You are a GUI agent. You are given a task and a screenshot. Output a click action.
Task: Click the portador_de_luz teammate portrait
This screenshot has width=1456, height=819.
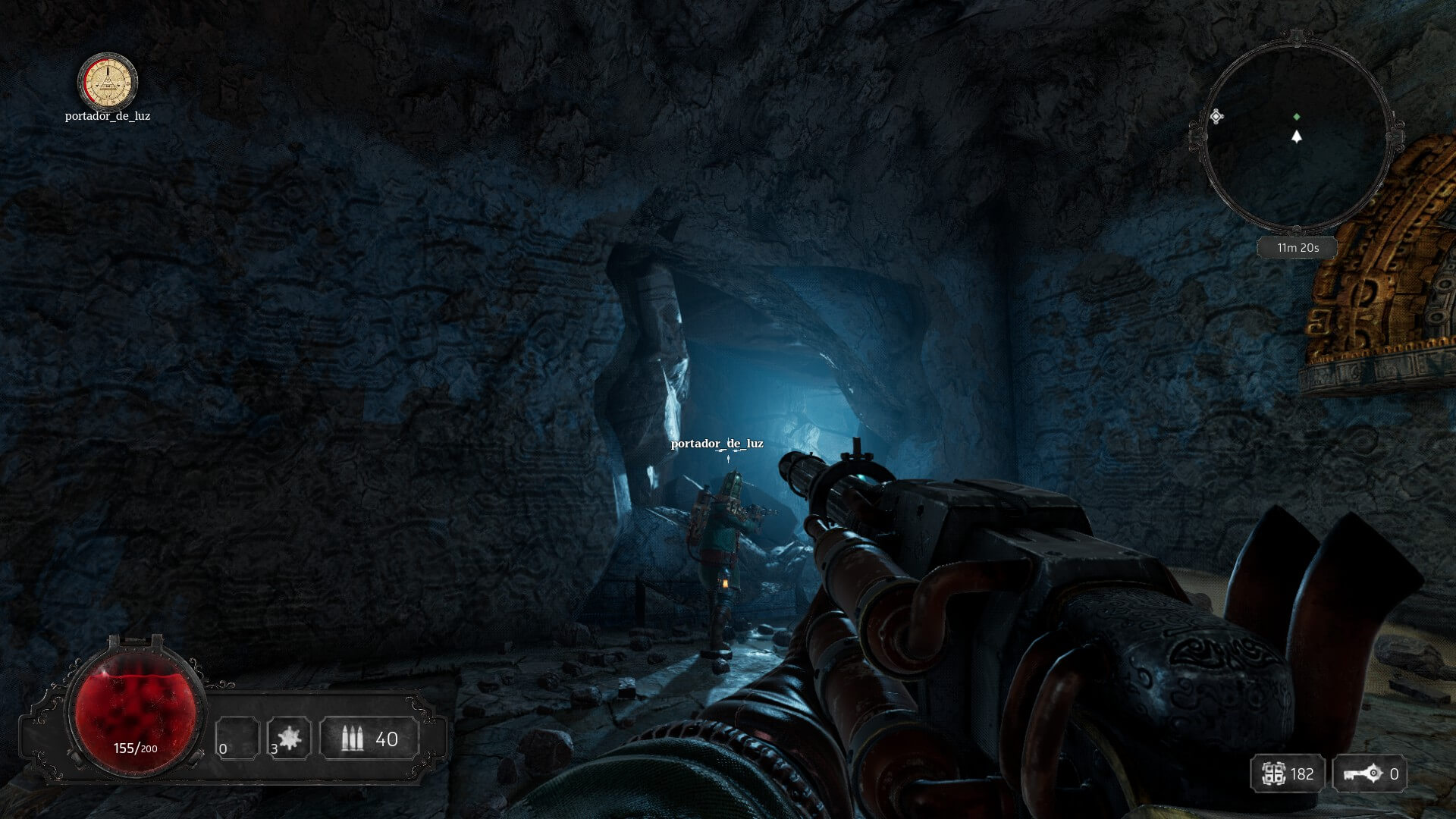pos(108,81)
